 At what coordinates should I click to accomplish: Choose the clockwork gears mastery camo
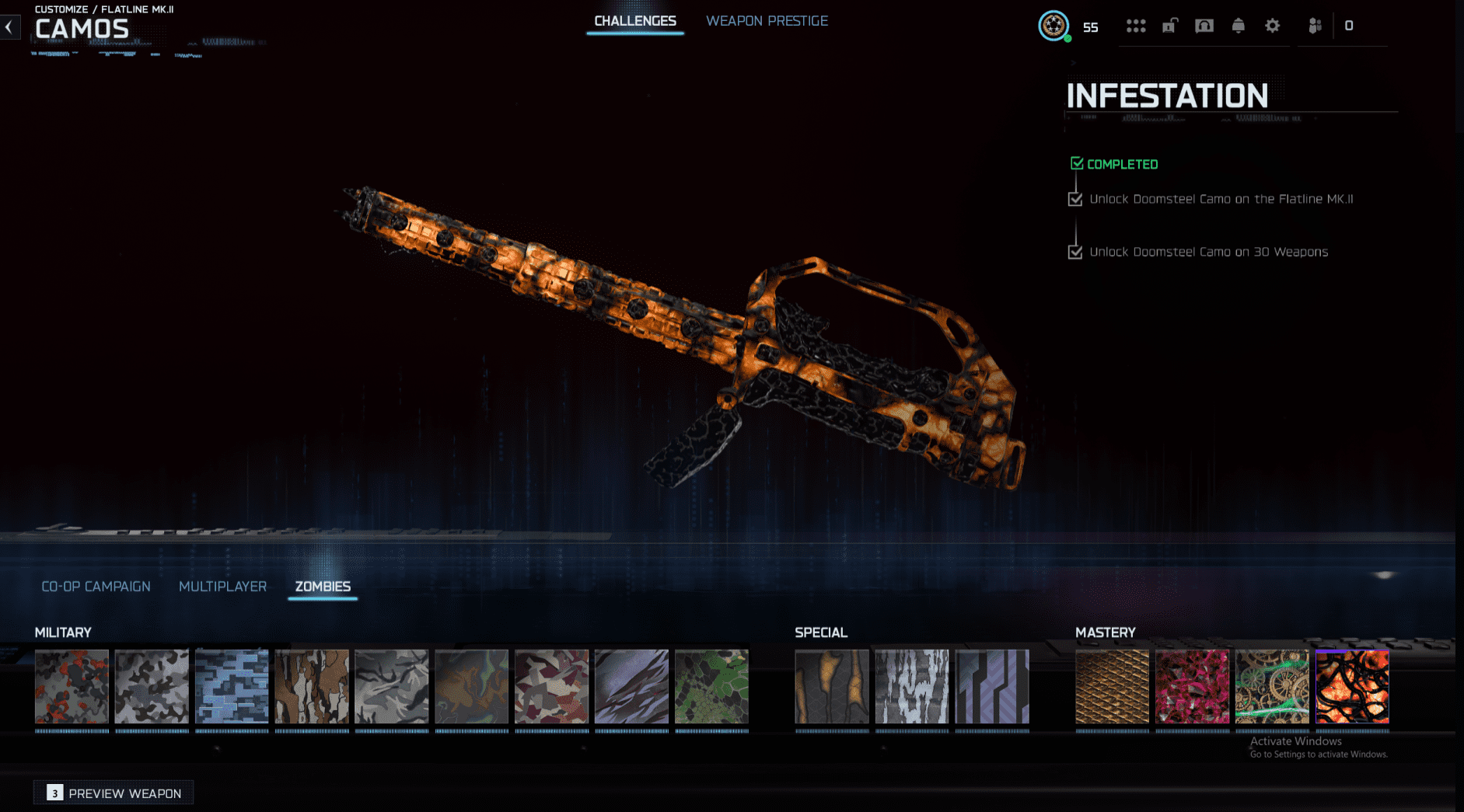point(1272,687)
